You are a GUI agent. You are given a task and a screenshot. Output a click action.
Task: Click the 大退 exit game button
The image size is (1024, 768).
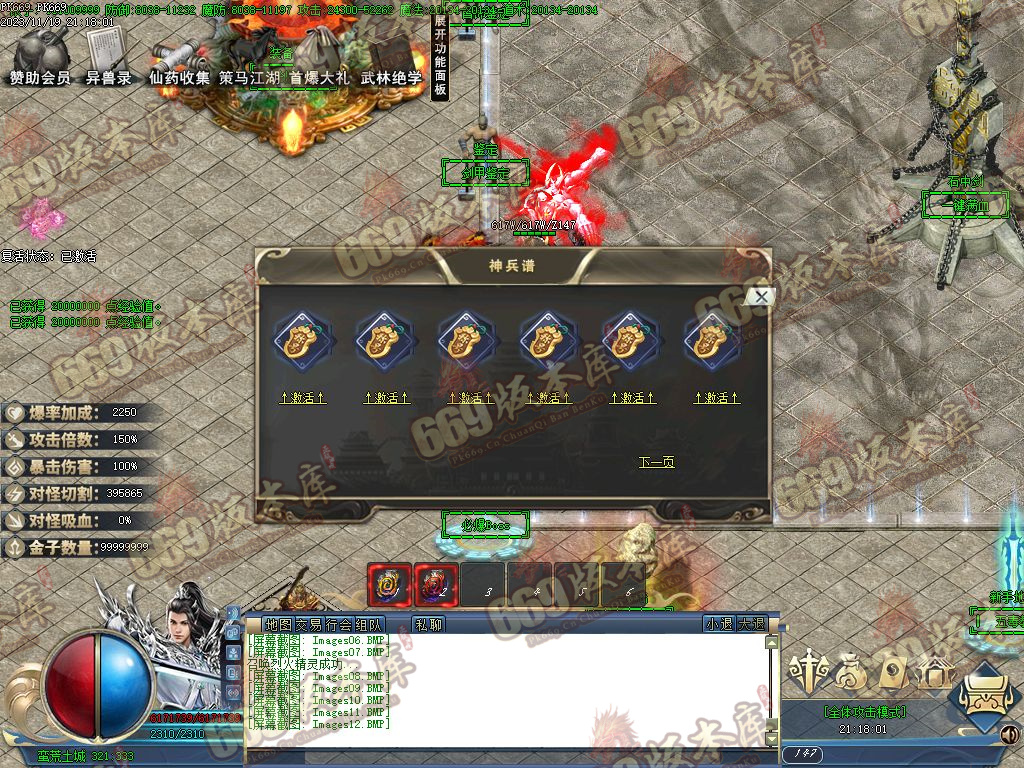click(x=752, y=624)
